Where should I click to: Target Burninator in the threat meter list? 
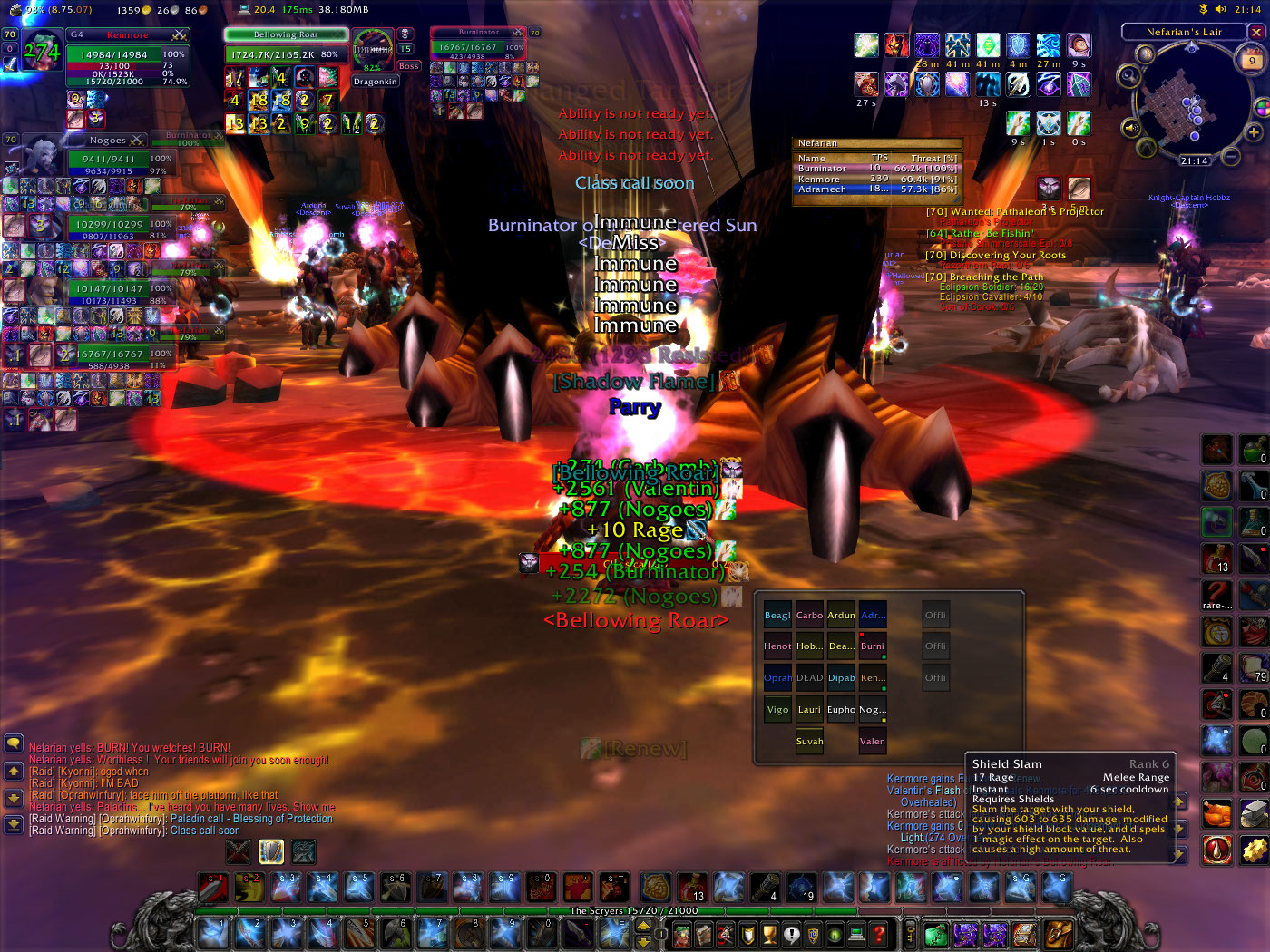click(x=822, y=169)
